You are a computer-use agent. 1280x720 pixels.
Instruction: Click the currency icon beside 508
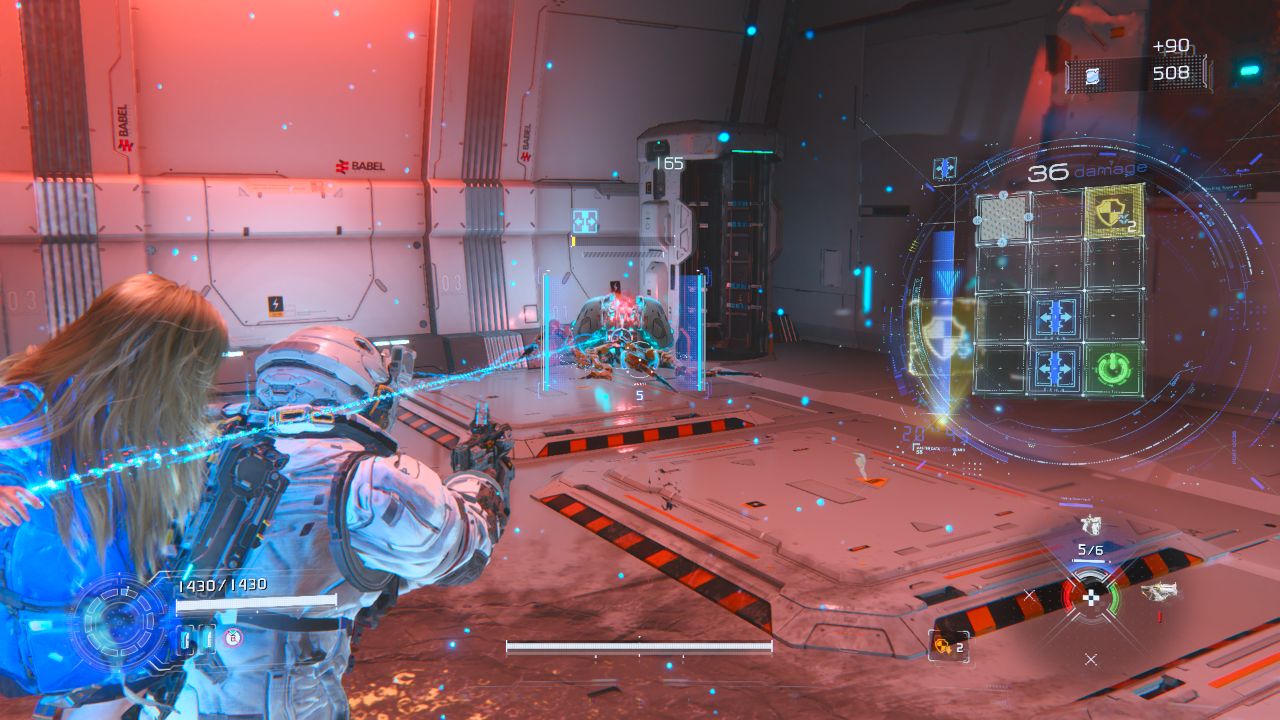click(1093, 74)
